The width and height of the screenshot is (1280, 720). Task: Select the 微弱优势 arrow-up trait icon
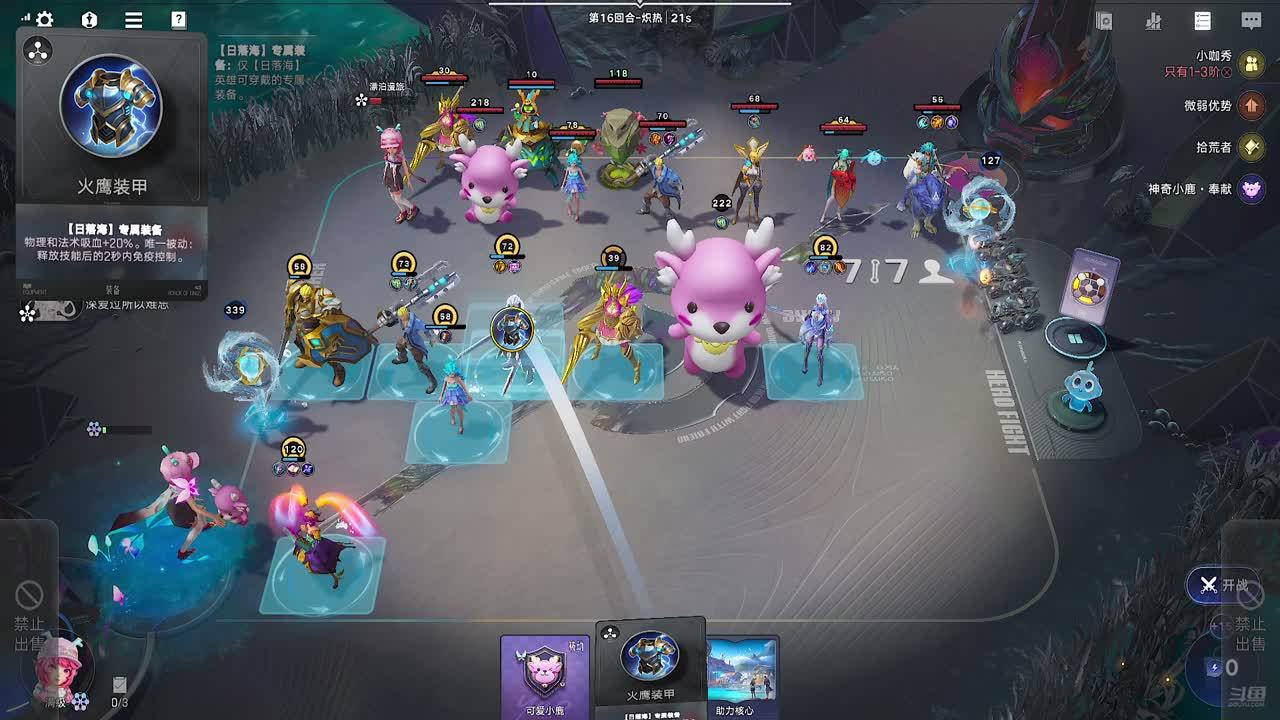click(x=1251, y=105)
